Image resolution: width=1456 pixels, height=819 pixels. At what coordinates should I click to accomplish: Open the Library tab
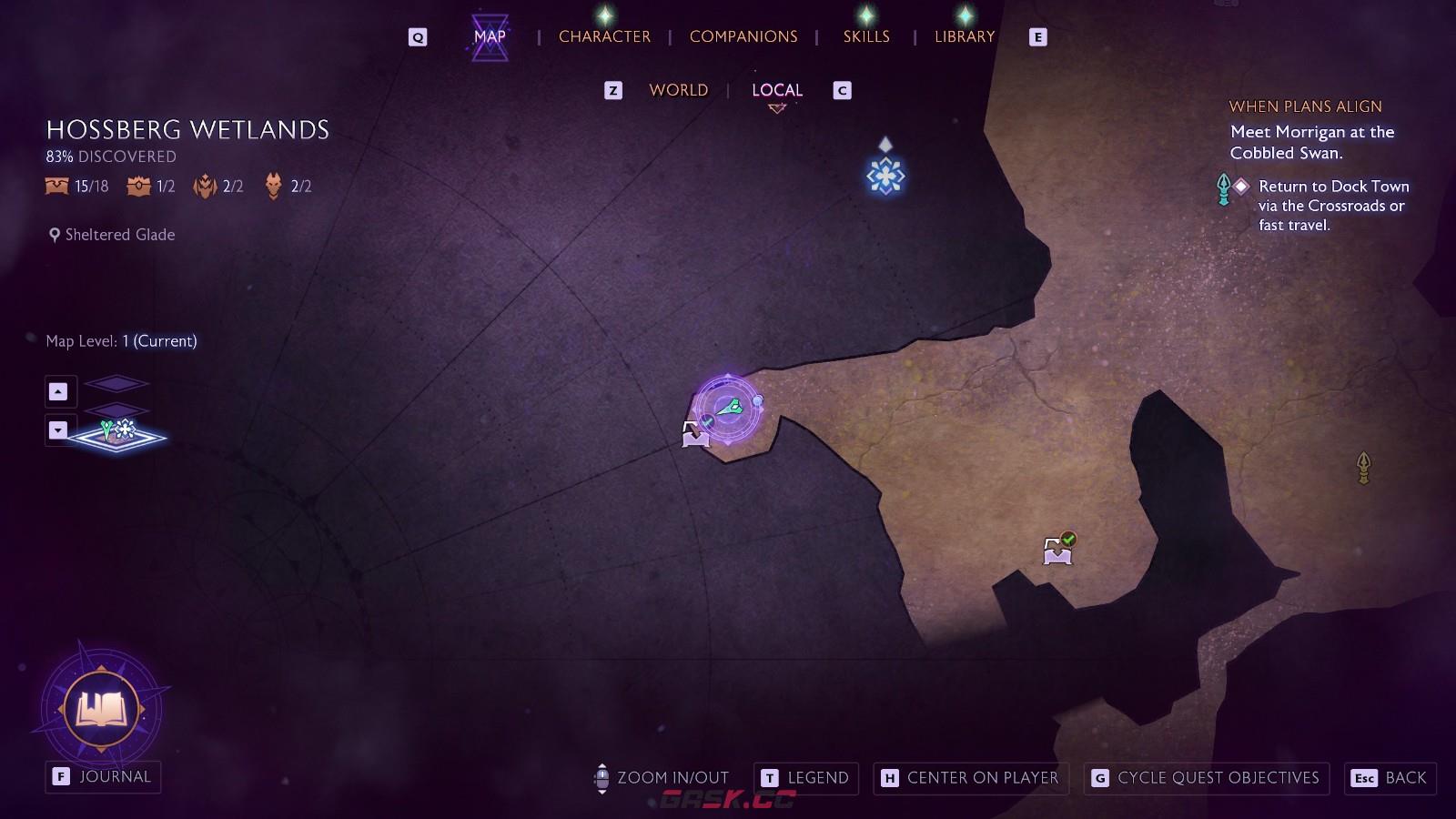(965, 36)
